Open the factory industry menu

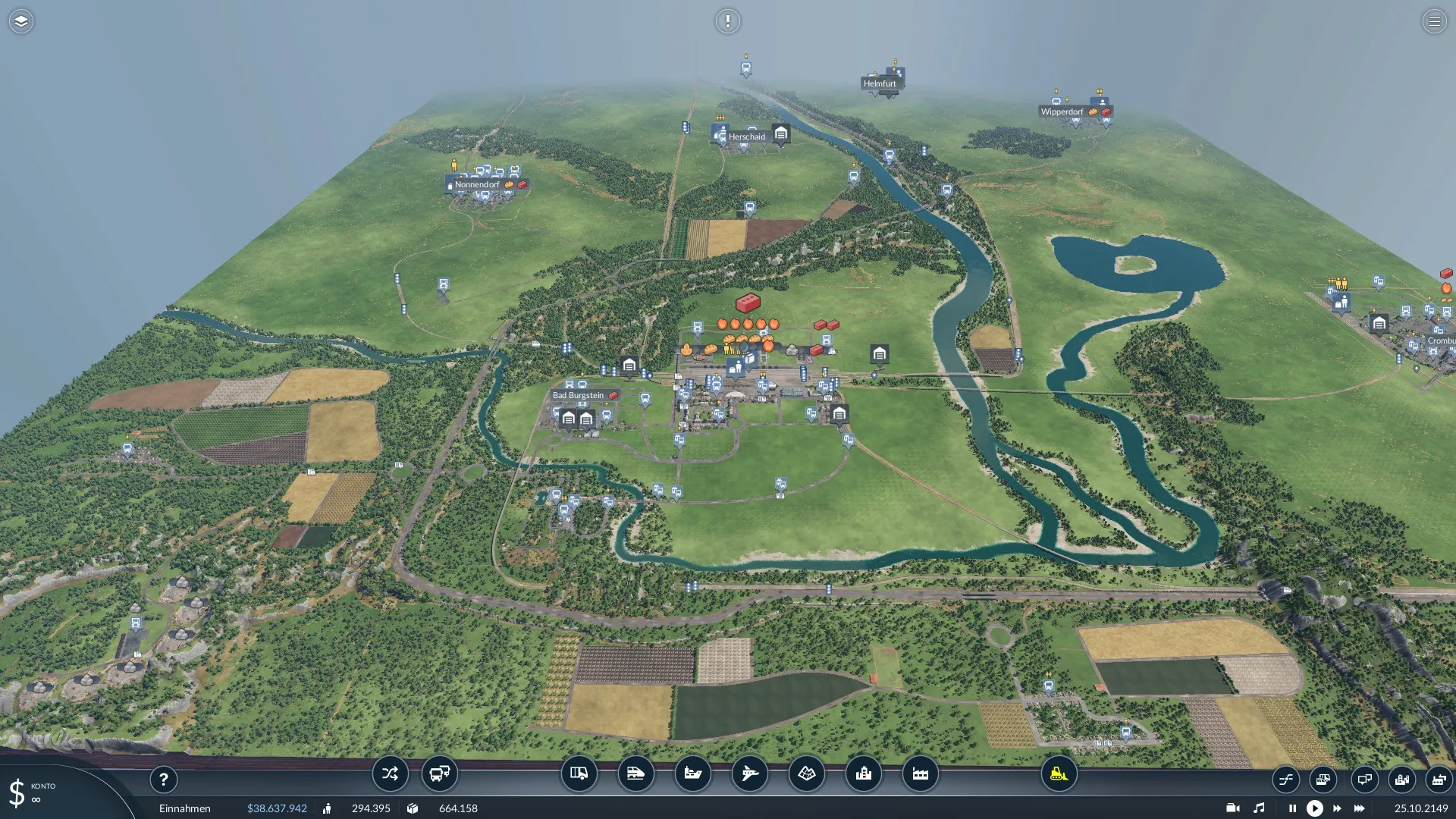pyautogui.click(x=920, y=773)
